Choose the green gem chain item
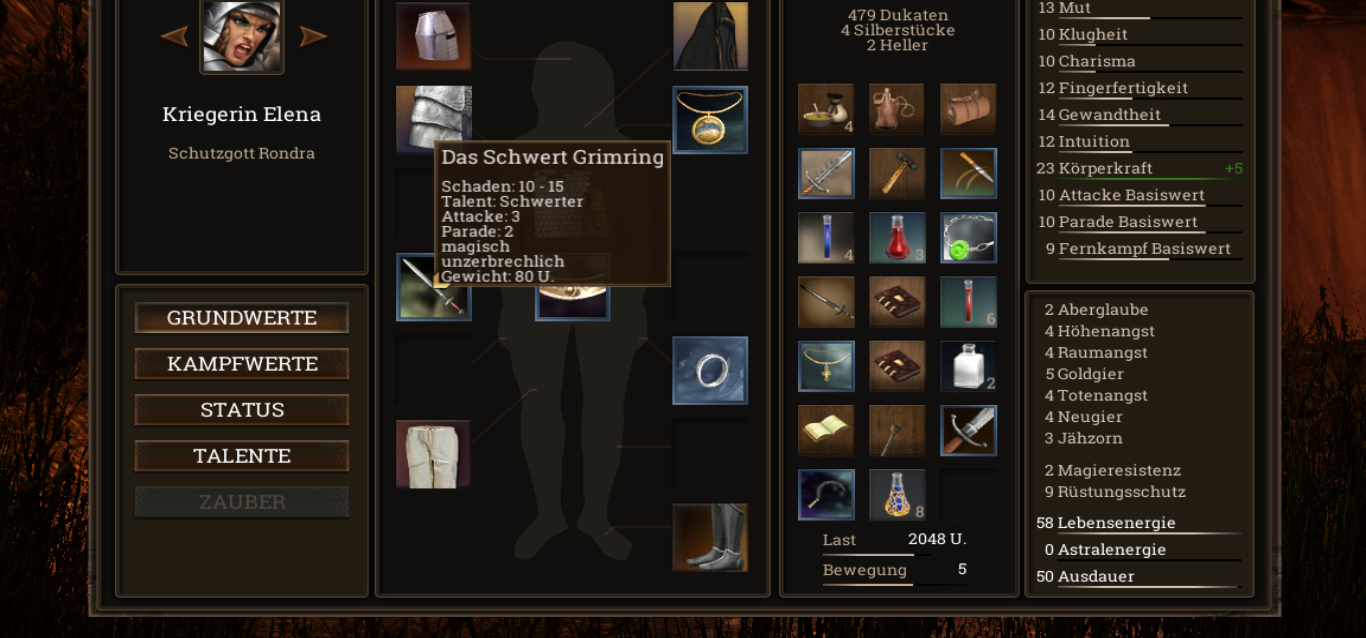Screen dimensions: 1366x638 point(968,238)
